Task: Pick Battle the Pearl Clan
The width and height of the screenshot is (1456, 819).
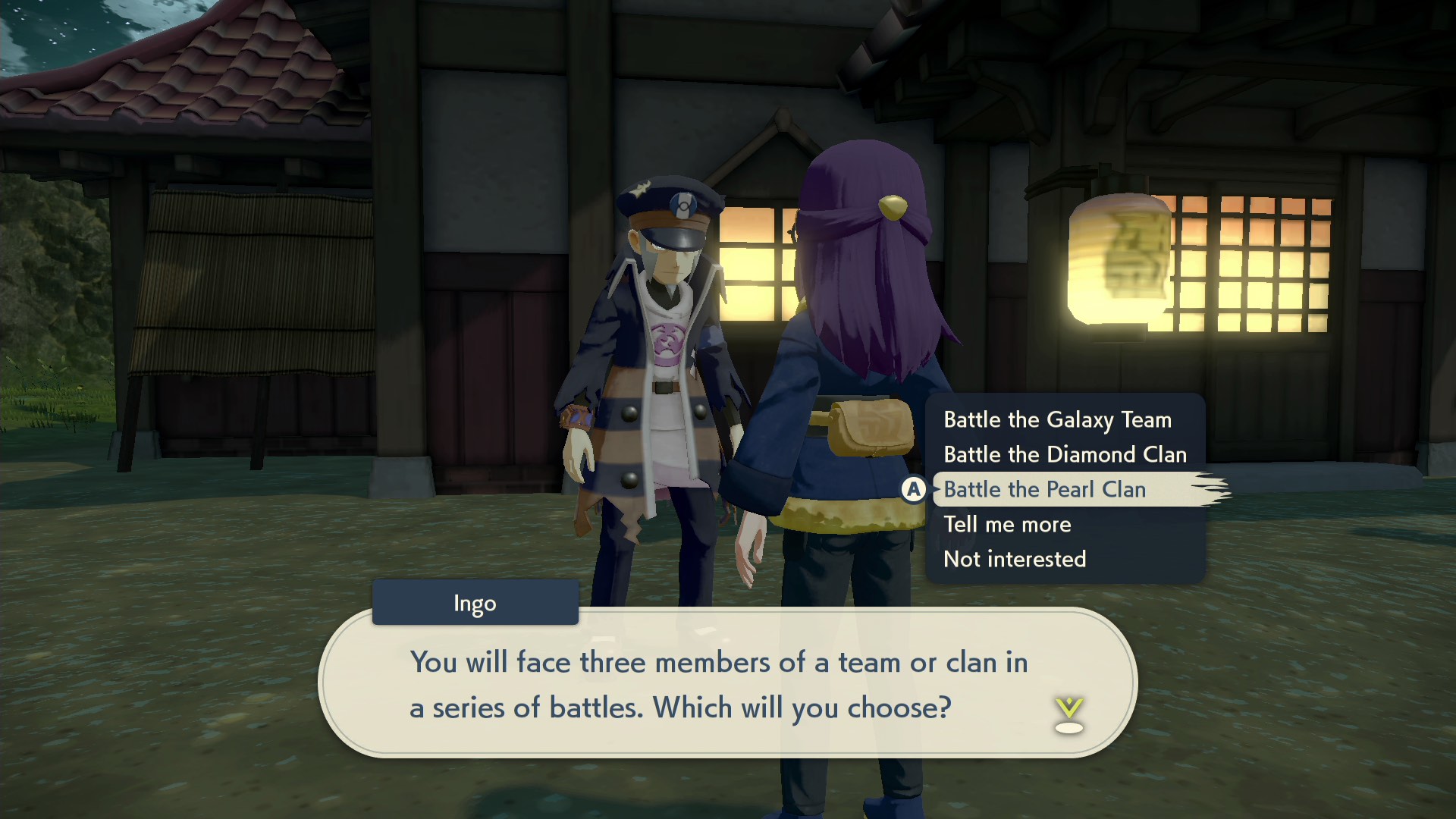Action: [1044, 489]
